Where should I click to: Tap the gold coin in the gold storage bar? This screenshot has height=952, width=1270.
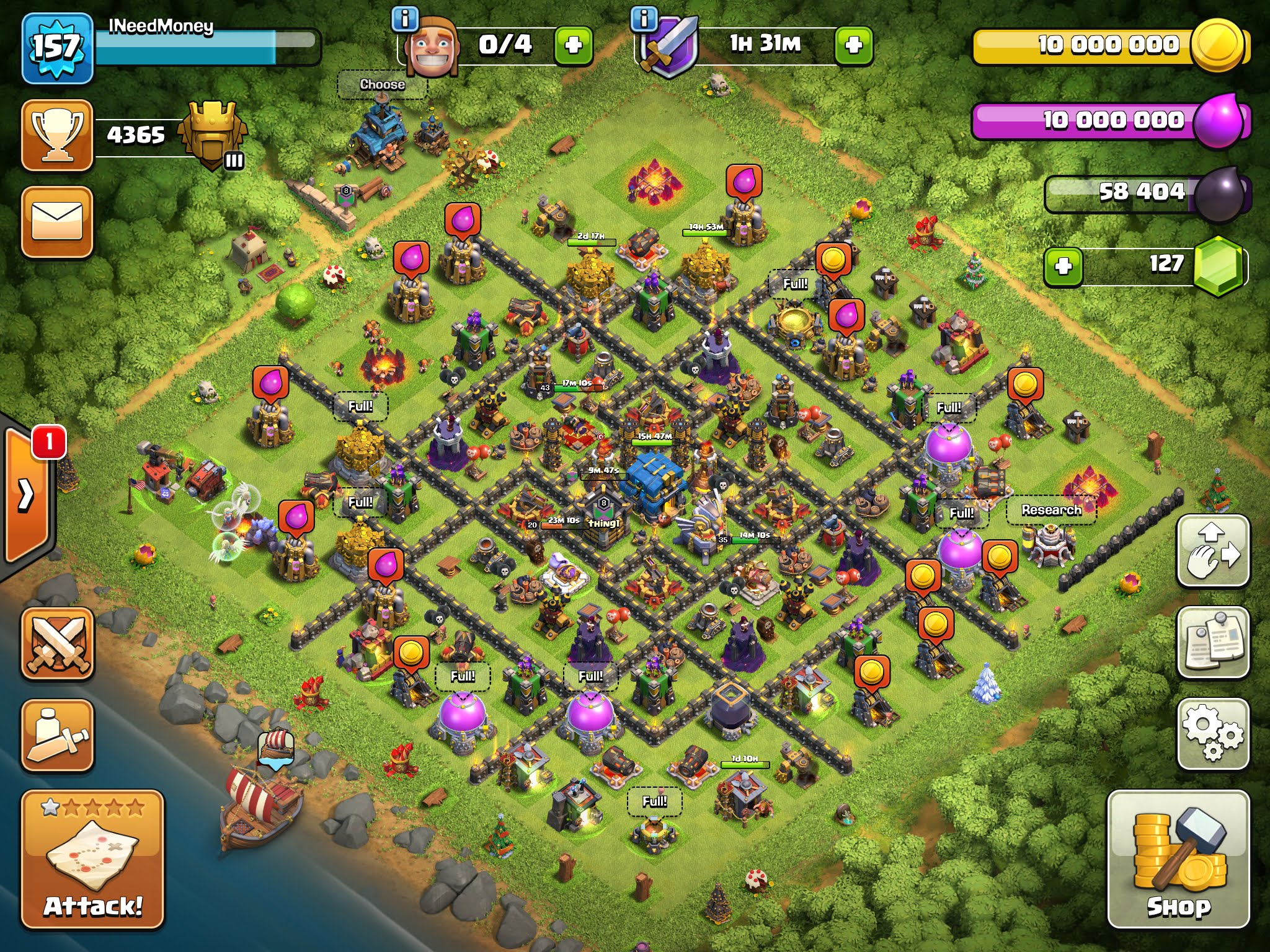1217,45
